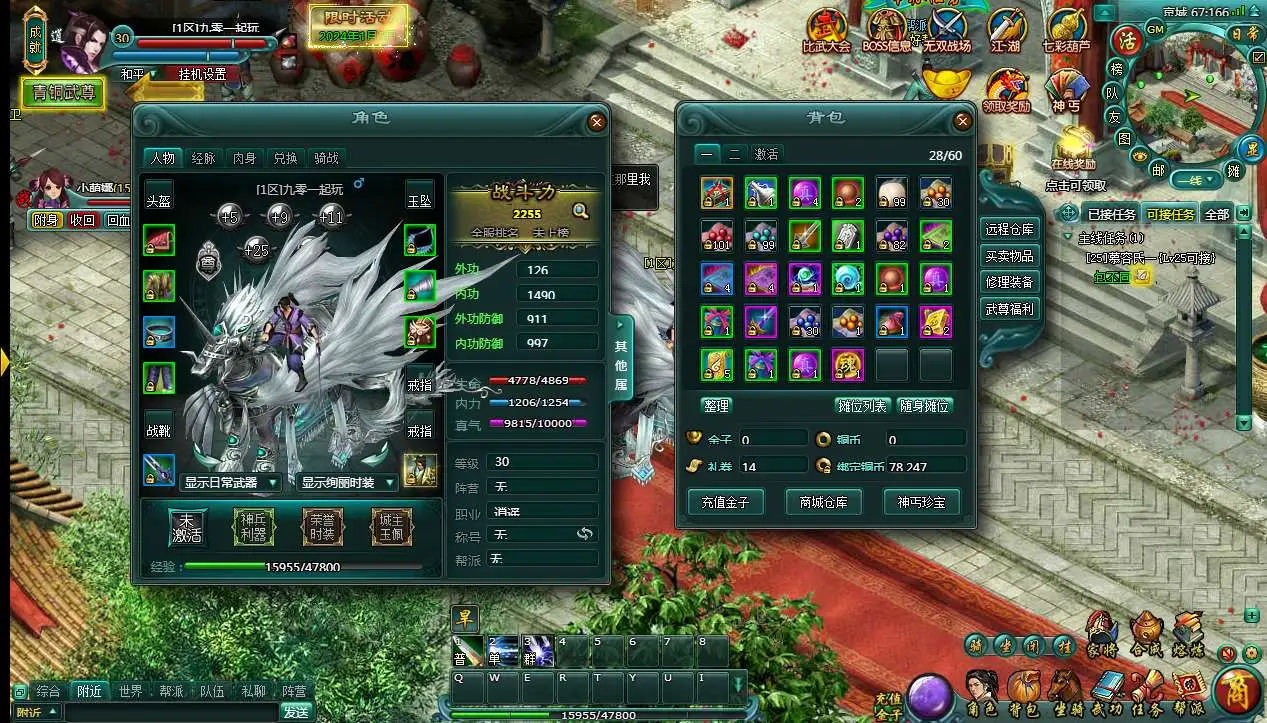Select the 神兵利器 button

coord(254,527)
